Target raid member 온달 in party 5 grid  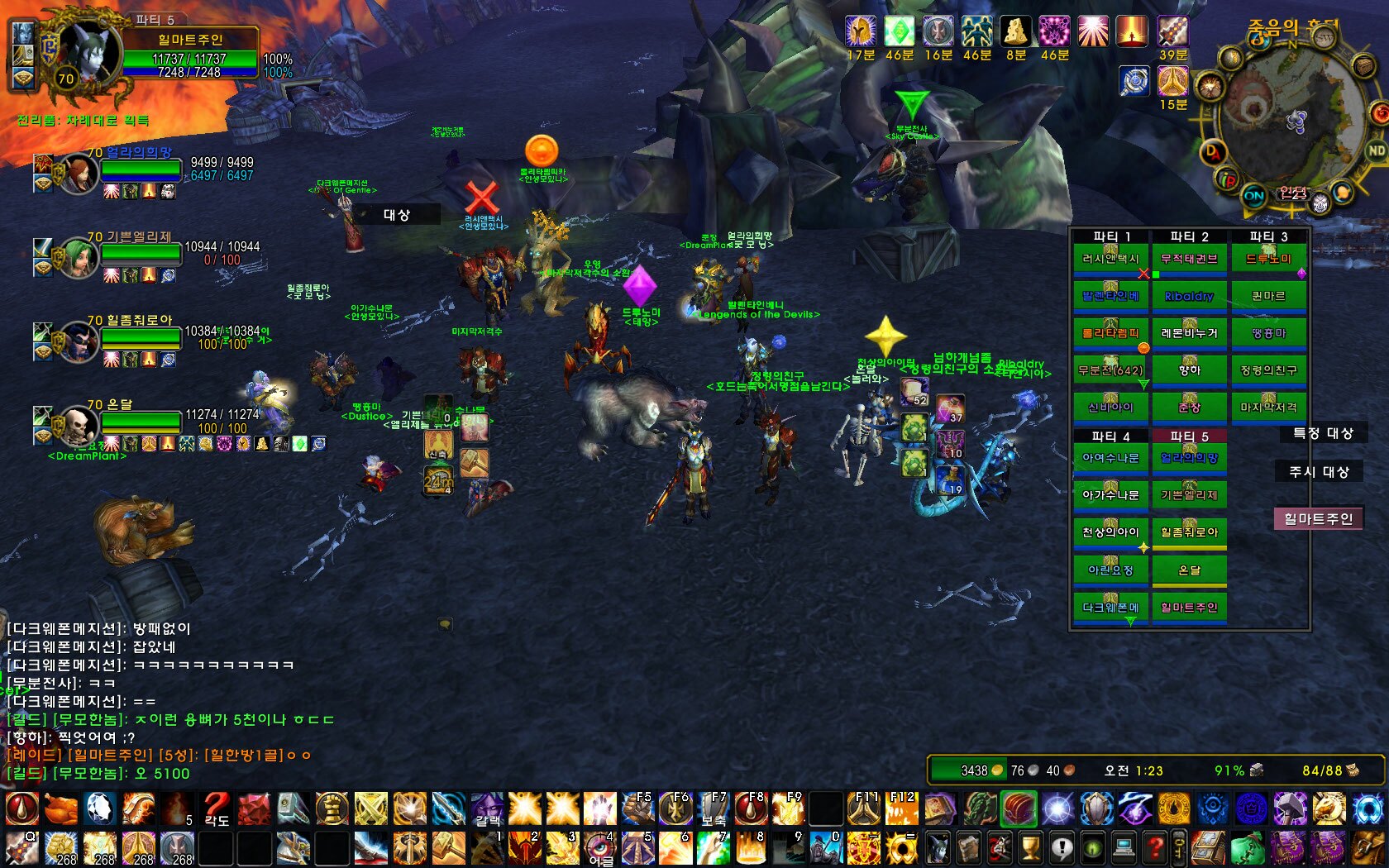(1188, 570)
